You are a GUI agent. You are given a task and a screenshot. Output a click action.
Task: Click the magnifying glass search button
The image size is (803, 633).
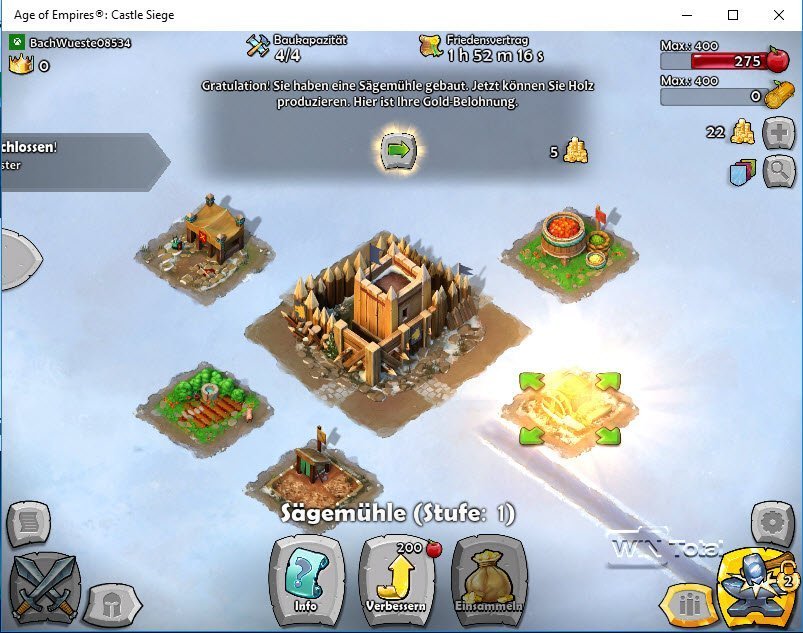click(778, 172)
